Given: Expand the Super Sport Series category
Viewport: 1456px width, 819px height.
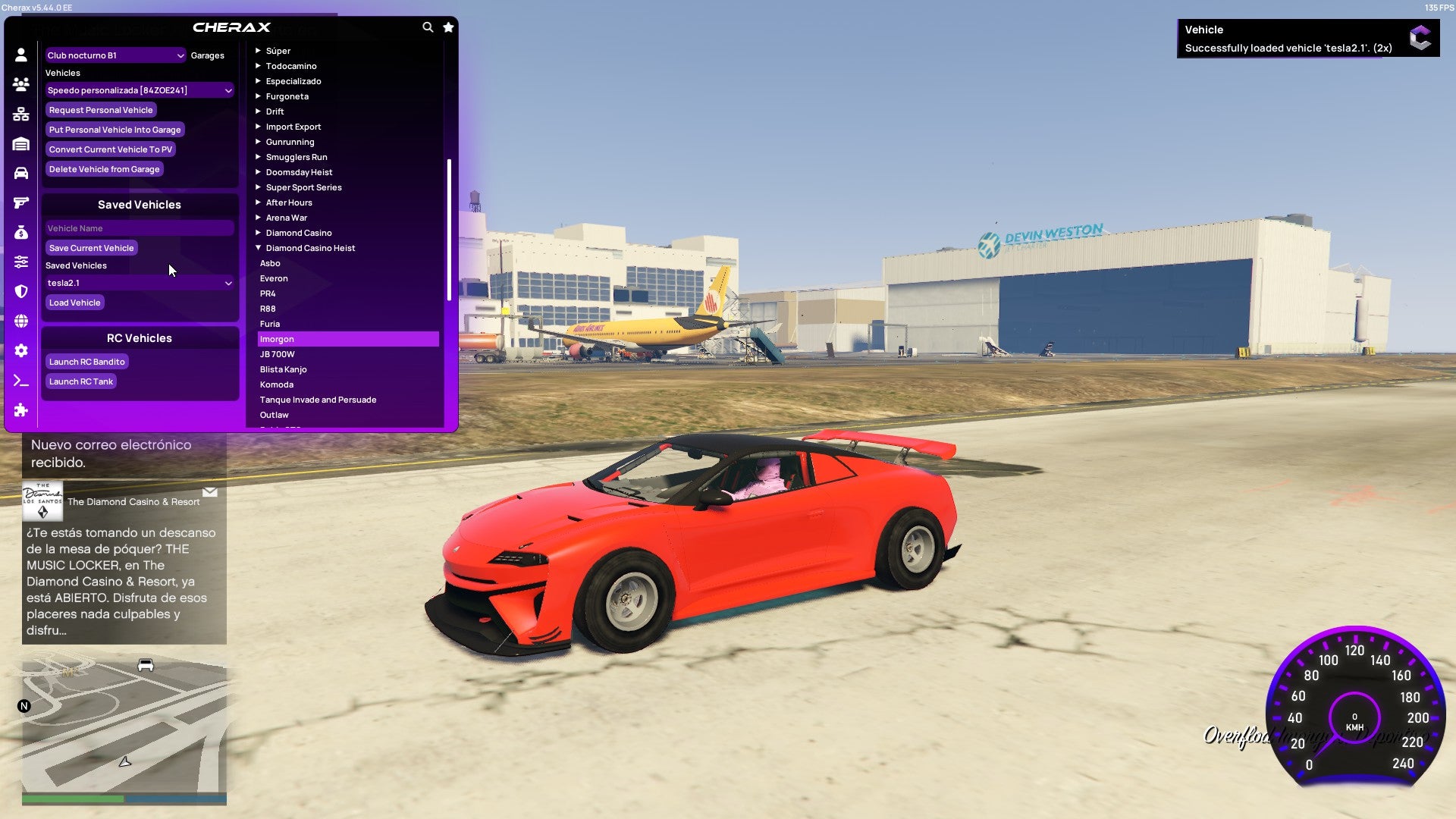Looking at the screenshot, I should point(303,187).
